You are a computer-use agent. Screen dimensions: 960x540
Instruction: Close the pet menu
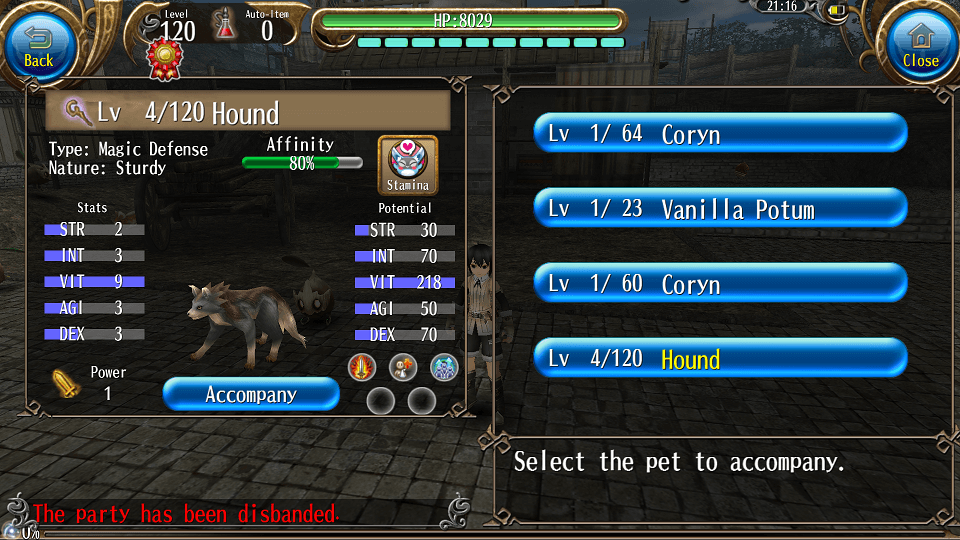[x=920, y=45]
